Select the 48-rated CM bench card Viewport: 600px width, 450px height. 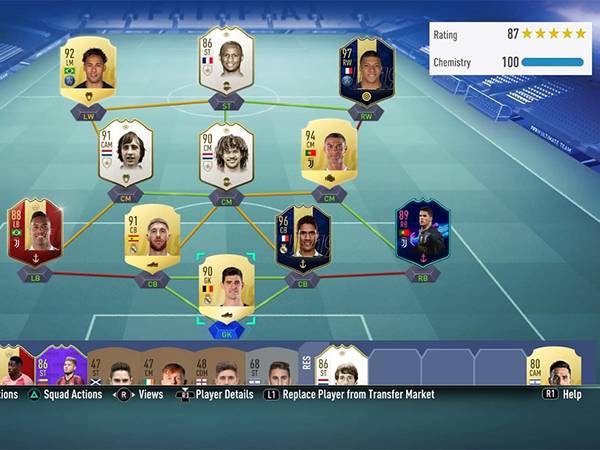(x=216, y=369)
